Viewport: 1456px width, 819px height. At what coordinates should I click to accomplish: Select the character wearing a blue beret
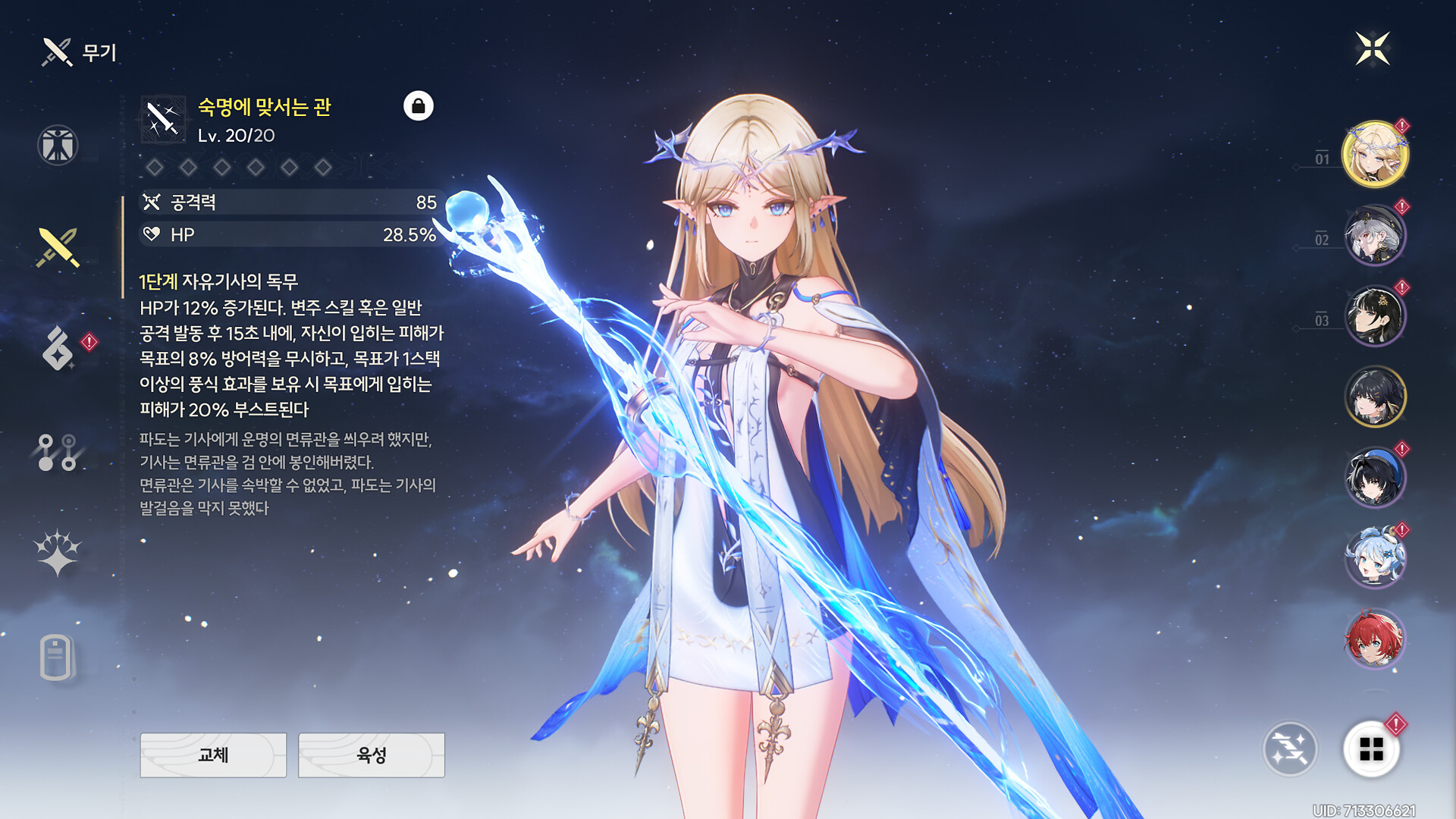click(1374, 478)
